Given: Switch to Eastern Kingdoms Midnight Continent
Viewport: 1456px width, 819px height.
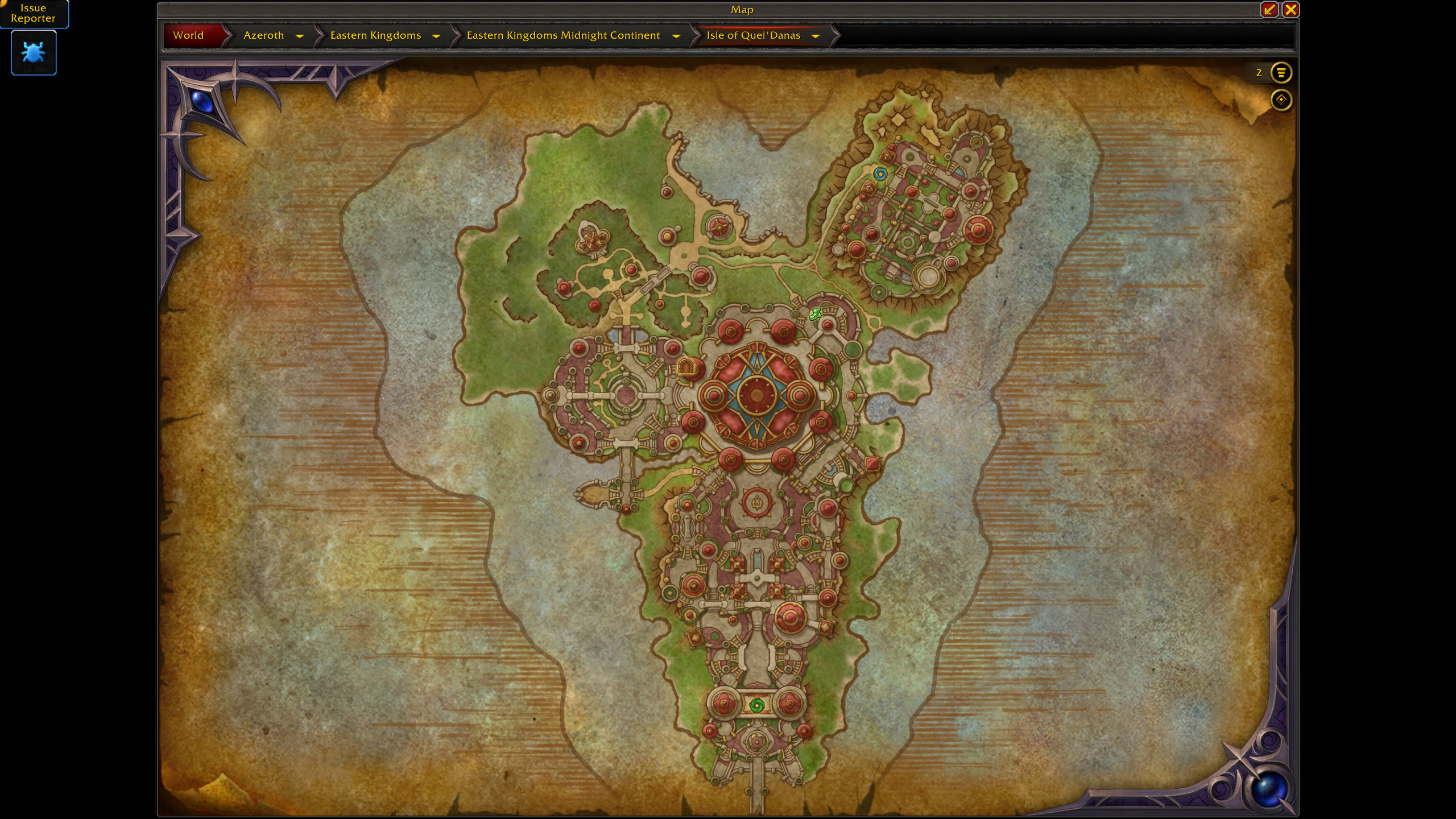Looking at the screenshot, I should click(x=563, y=35).
